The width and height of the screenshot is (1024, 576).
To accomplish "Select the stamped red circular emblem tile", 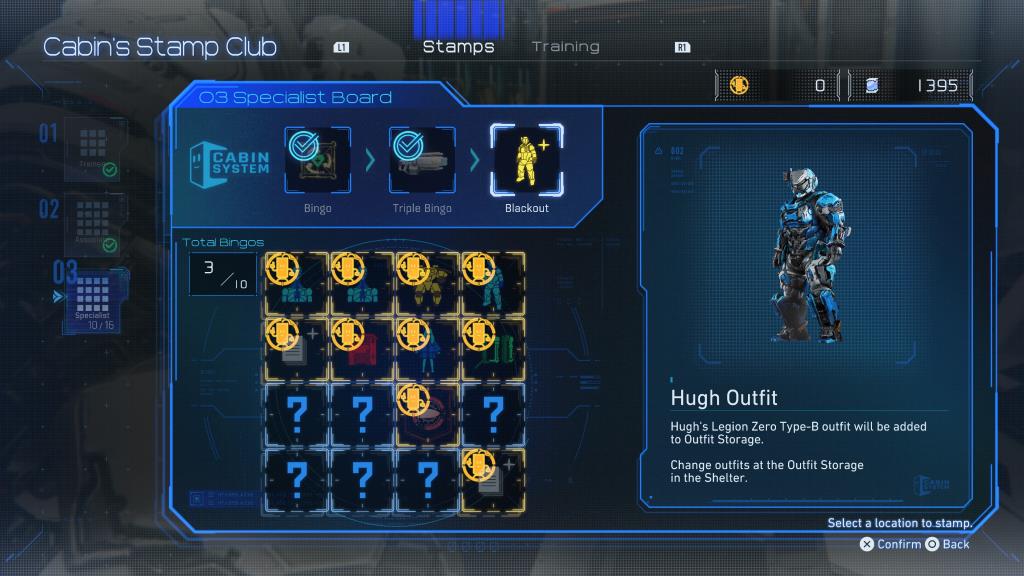I will pyautogui.click(x=428, y=412).
